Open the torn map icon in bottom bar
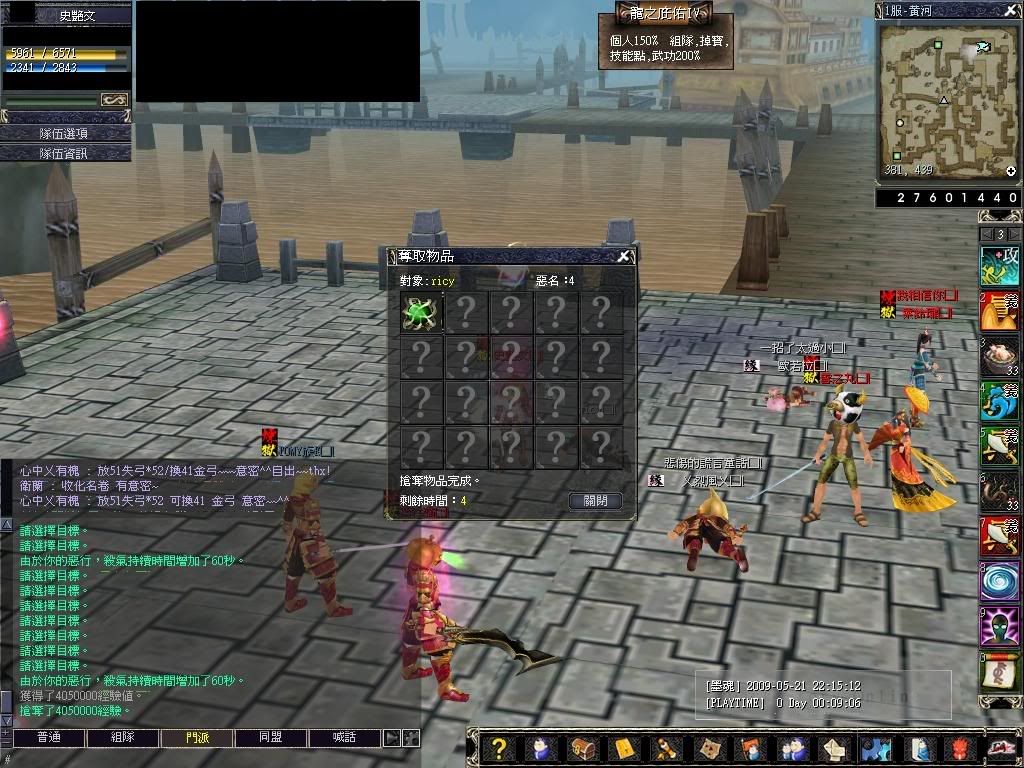The height and width of the screenshot is (768, 1024). [x=709, y=749]
